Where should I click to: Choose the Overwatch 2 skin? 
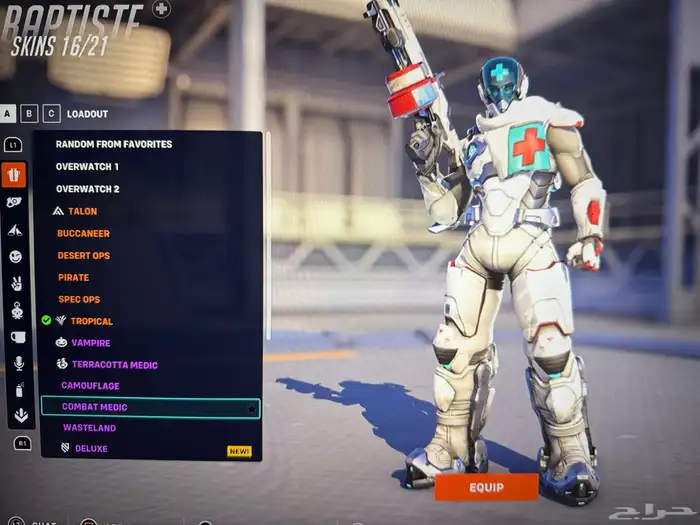87,189
